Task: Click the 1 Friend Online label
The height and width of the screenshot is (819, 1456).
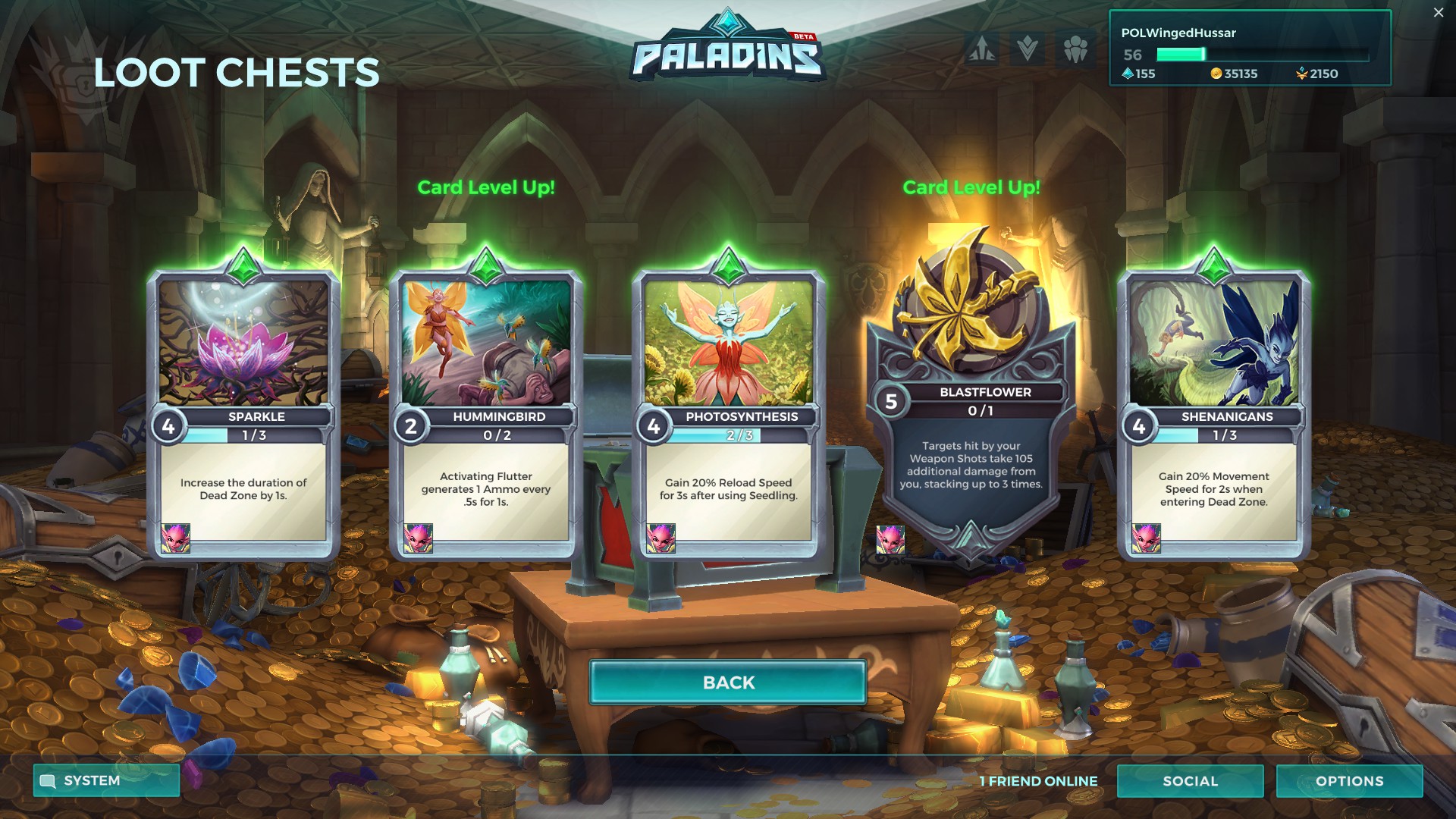Action: coord(1038,781)
